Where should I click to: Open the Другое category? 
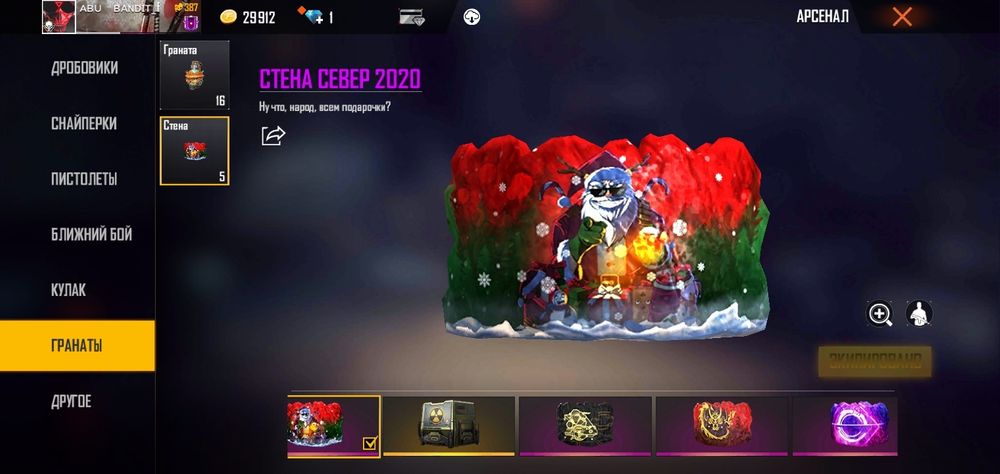point(71,401)
